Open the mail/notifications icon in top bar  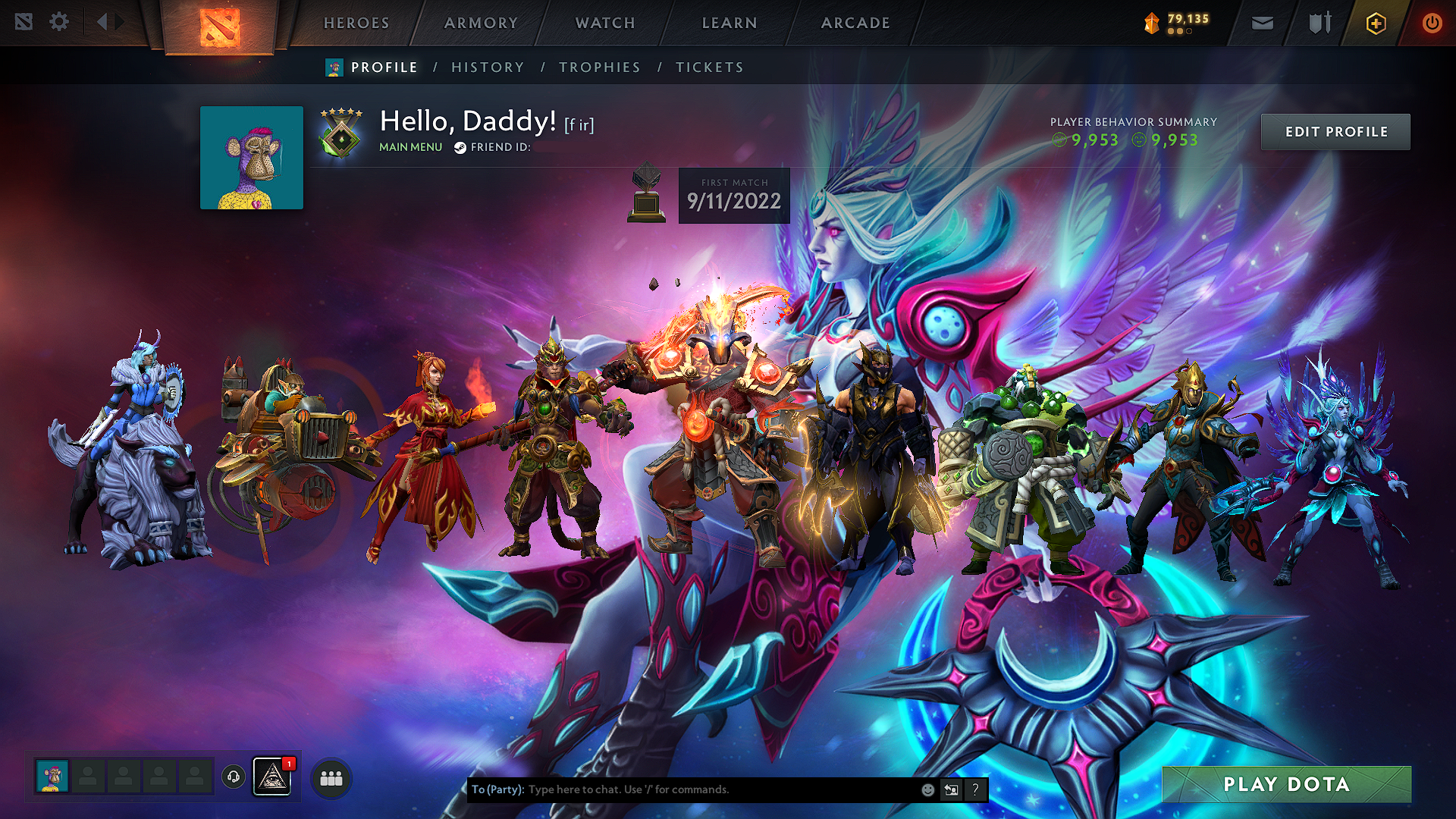[1261, 23]
